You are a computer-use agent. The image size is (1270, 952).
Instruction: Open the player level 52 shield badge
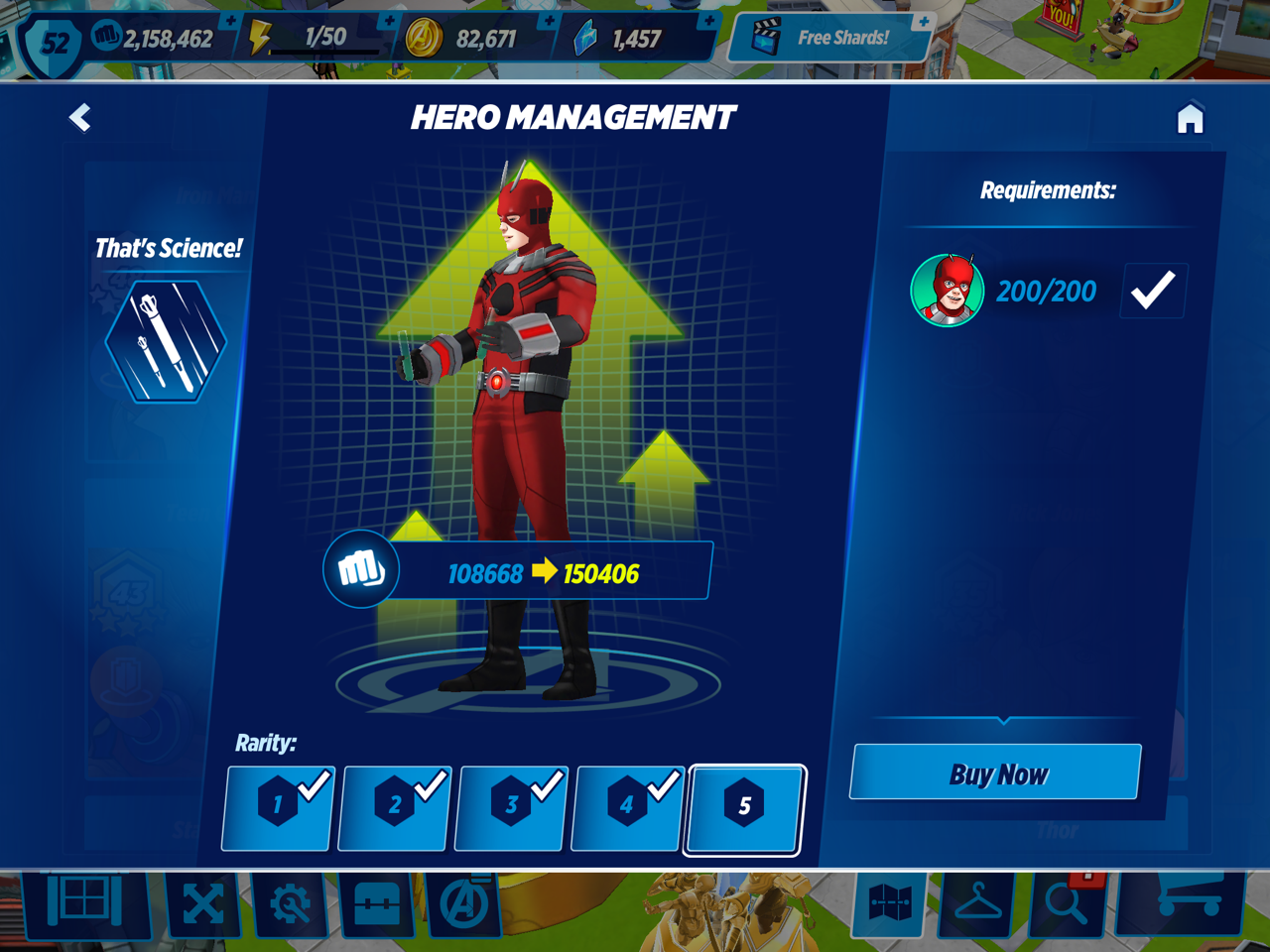pyautogui.click(x=55, y=43)
